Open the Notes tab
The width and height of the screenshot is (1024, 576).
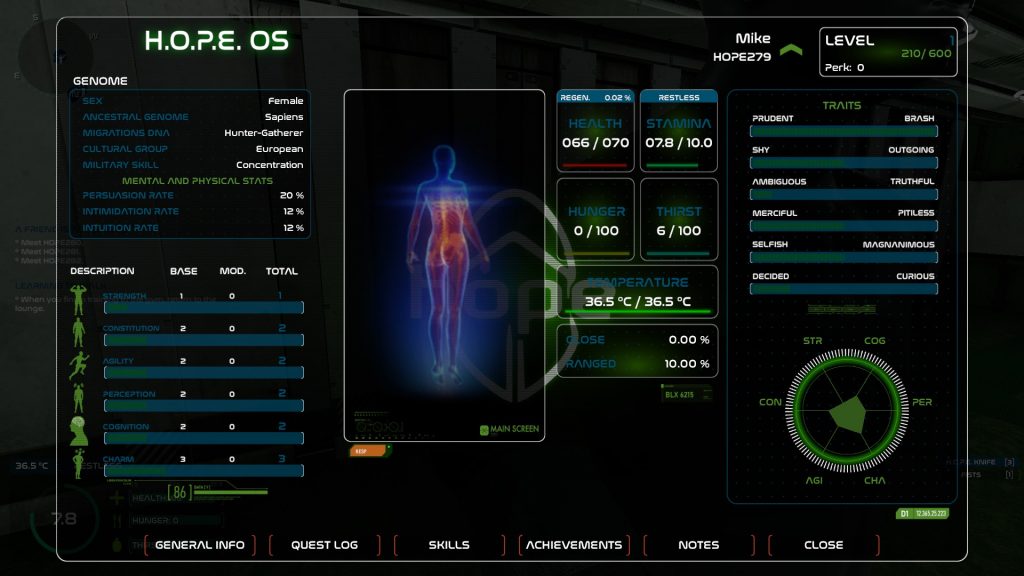pos(698,545)
